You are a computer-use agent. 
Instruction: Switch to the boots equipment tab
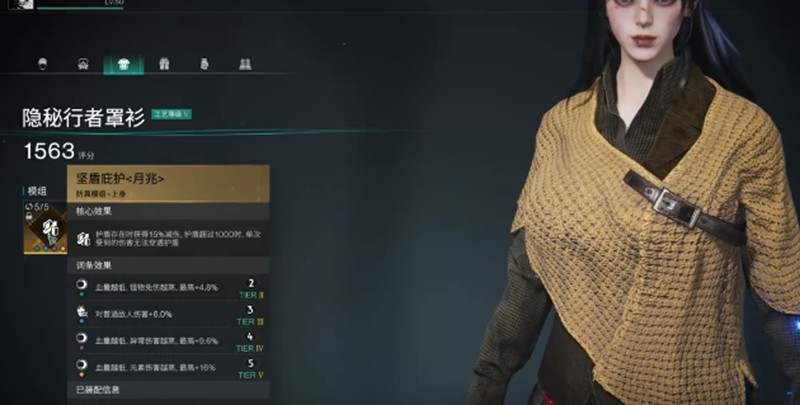(244, 64)
